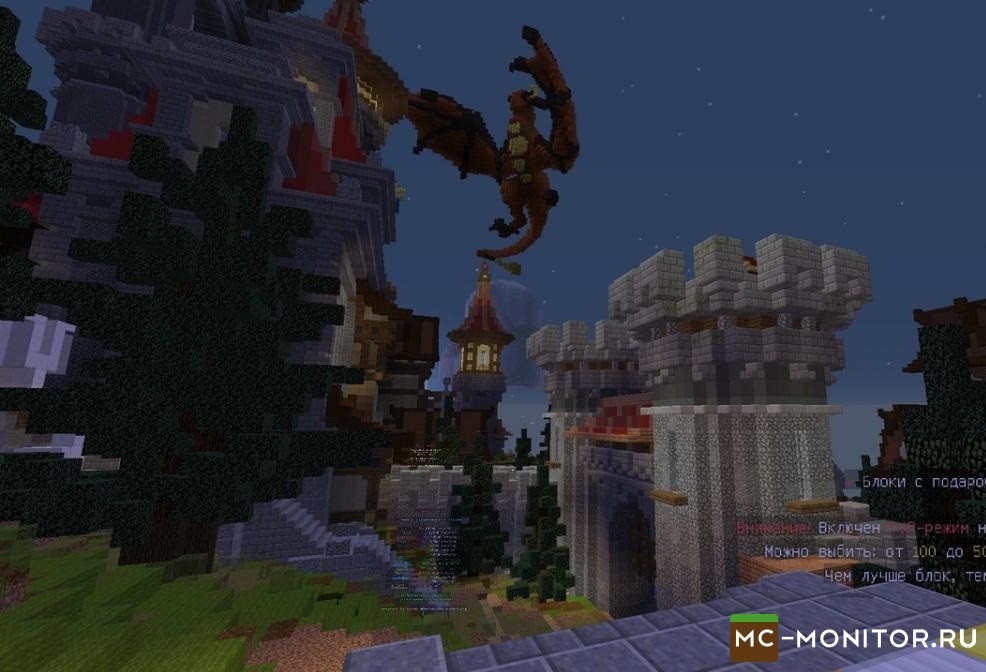The image size is (986, 672).
Task: Click the "Блоки с подарок" chat message
Action: coord(922,482)
